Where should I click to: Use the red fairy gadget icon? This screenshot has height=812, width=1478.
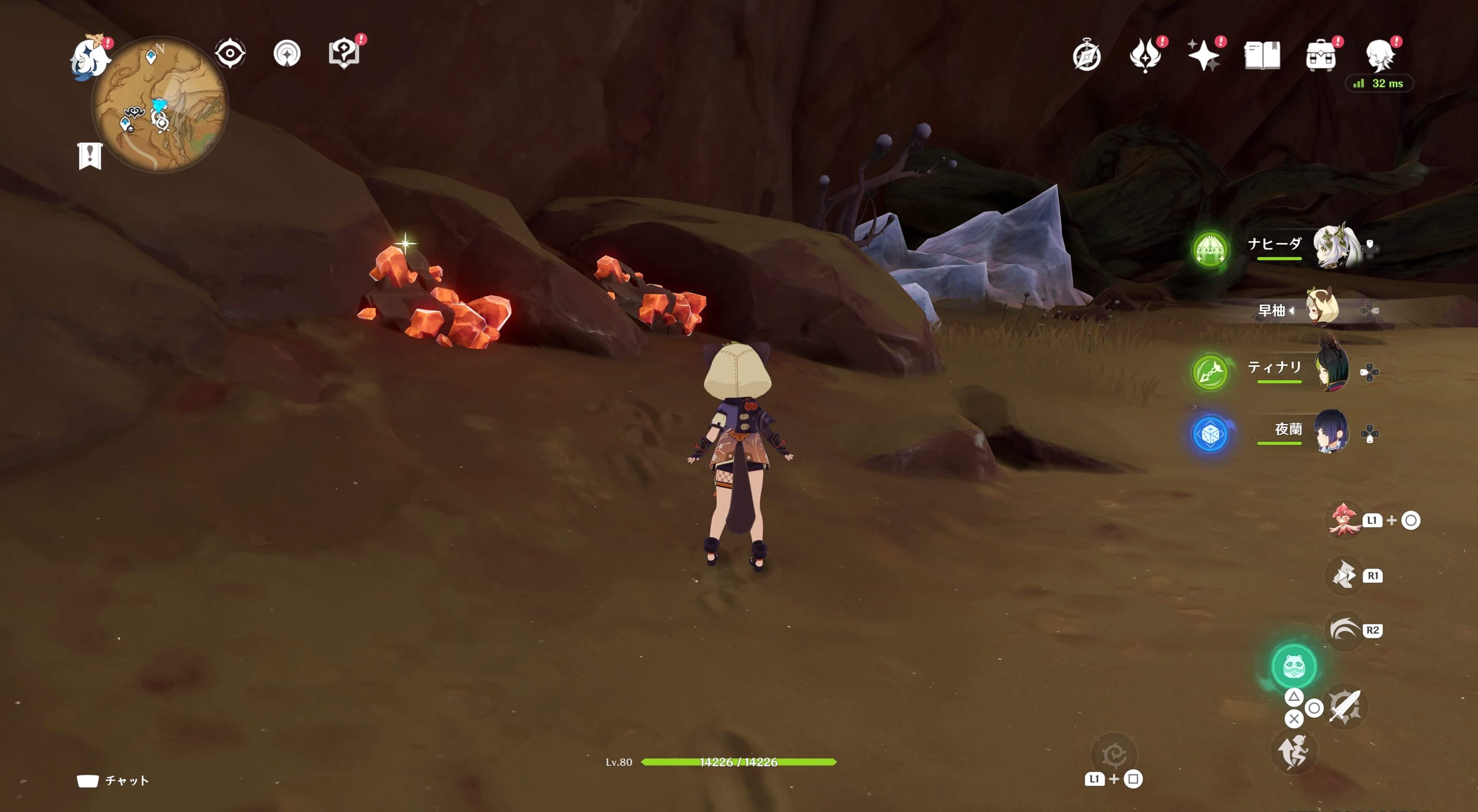[1344, 520]
